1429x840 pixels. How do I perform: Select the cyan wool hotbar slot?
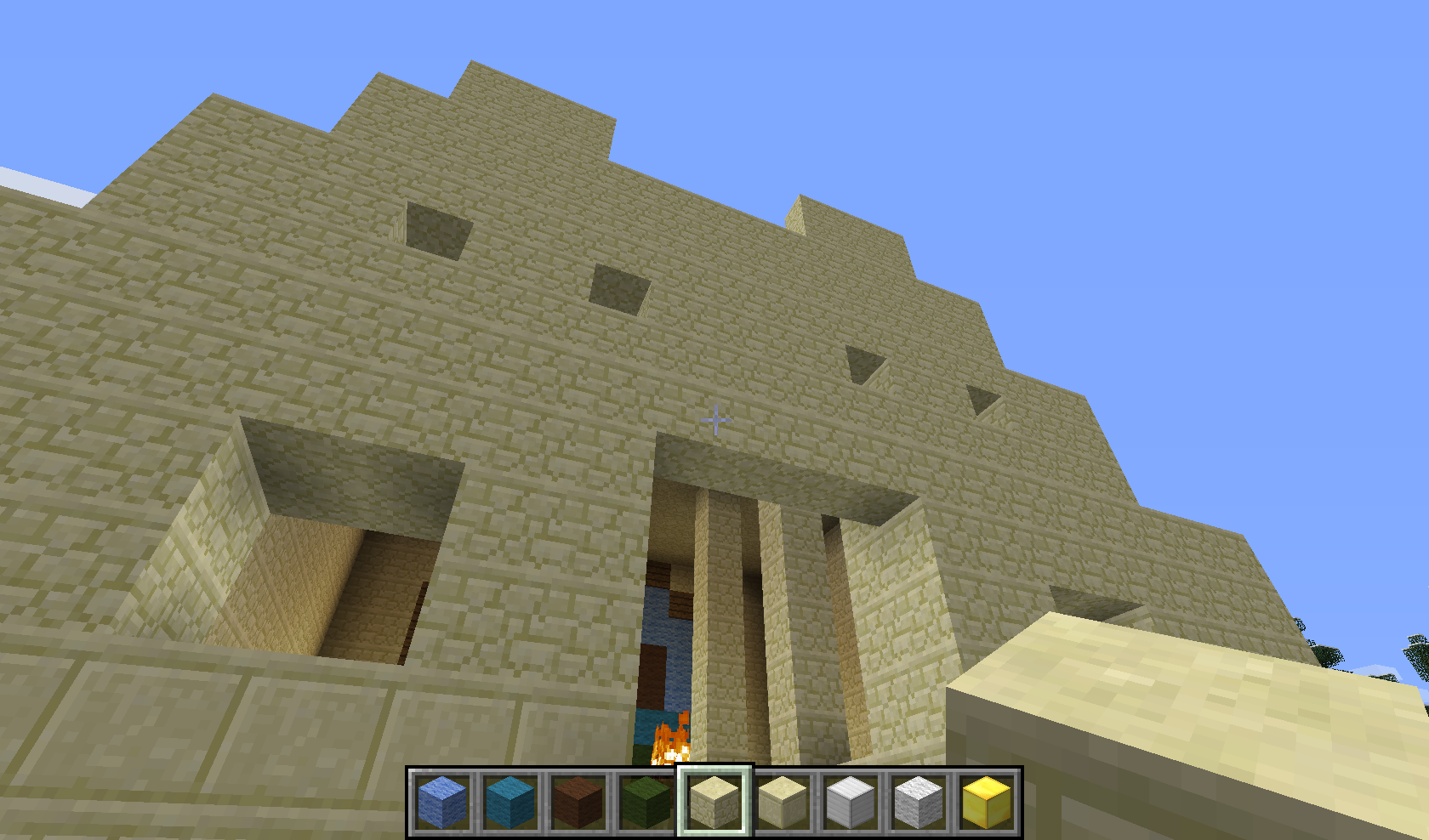click(x=510, y=802)
